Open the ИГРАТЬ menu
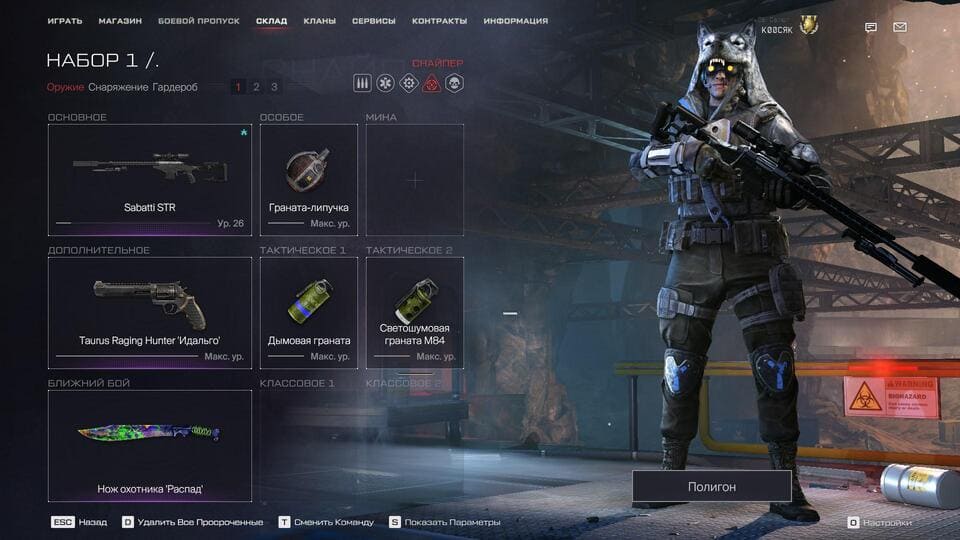 click(65, 21)
